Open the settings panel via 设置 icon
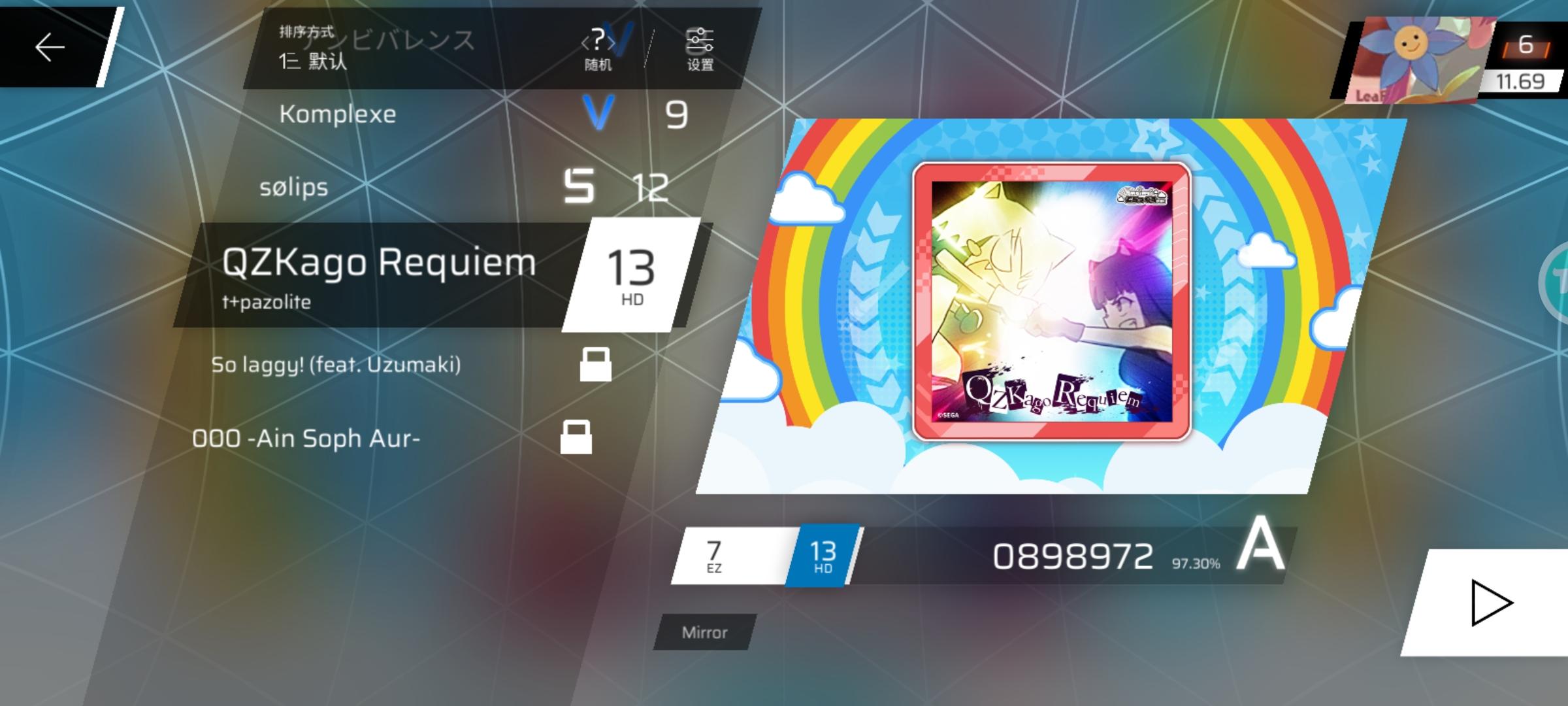This screenshot has width=1568, height=706. point(699,49)
